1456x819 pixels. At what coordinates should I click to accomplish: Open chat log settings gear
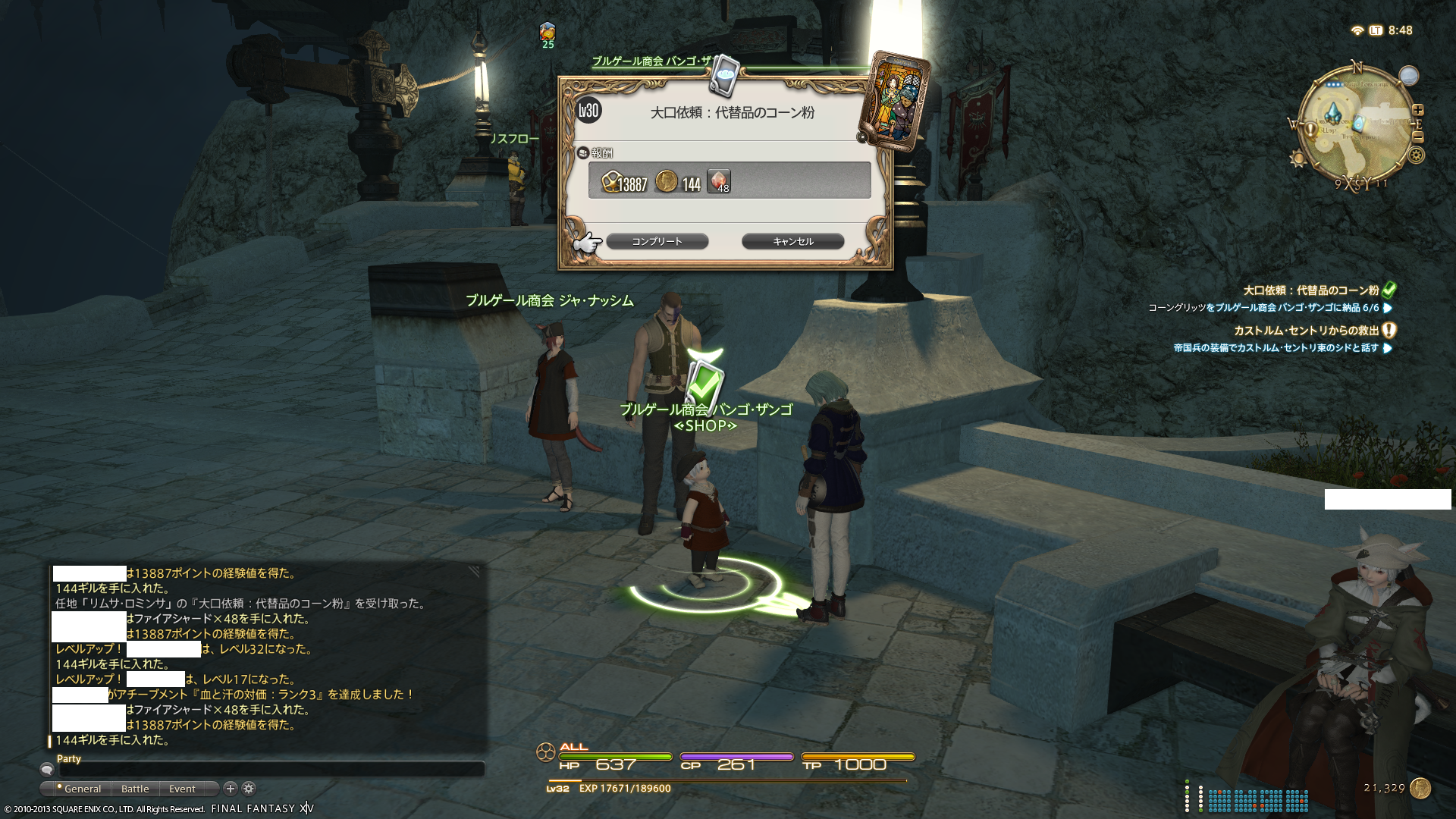249,789
